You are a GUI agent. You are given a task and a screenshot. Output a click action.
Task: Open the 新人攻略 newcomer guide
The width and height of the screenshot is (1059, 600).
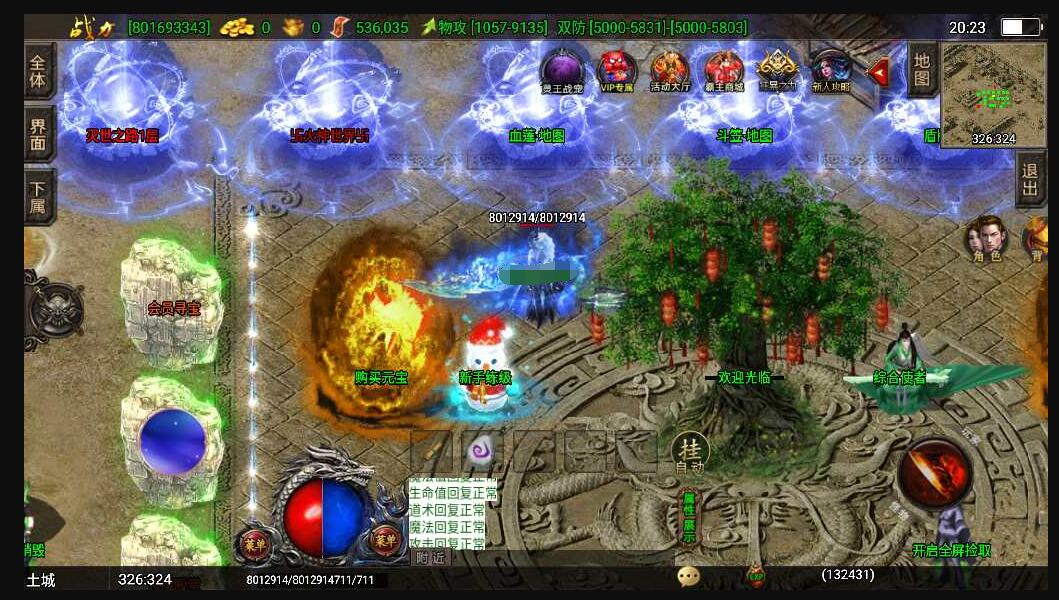(x=830, y=71)
